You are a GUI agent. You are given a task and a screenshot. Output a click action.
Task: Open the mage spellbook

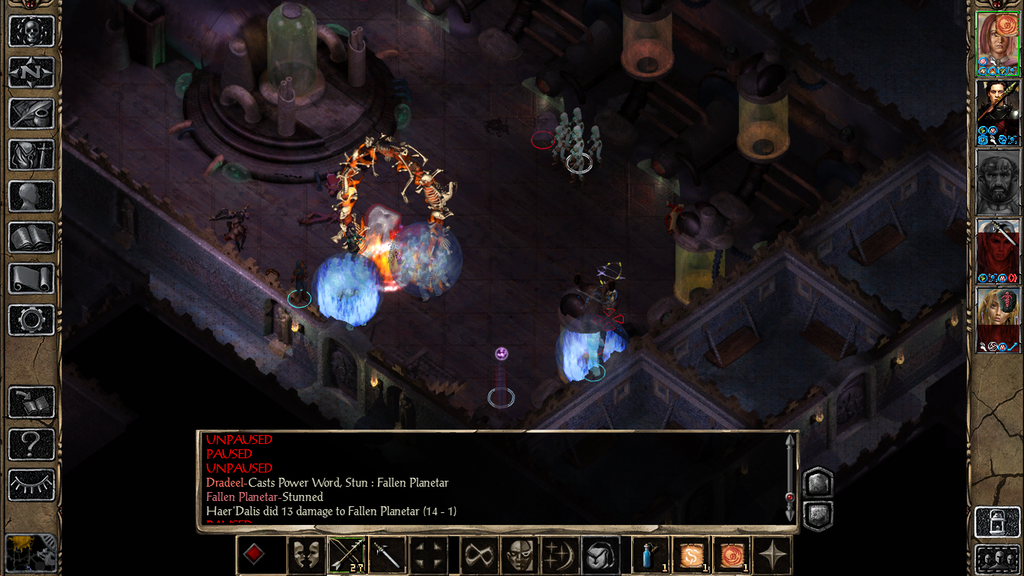coord(31,237)
